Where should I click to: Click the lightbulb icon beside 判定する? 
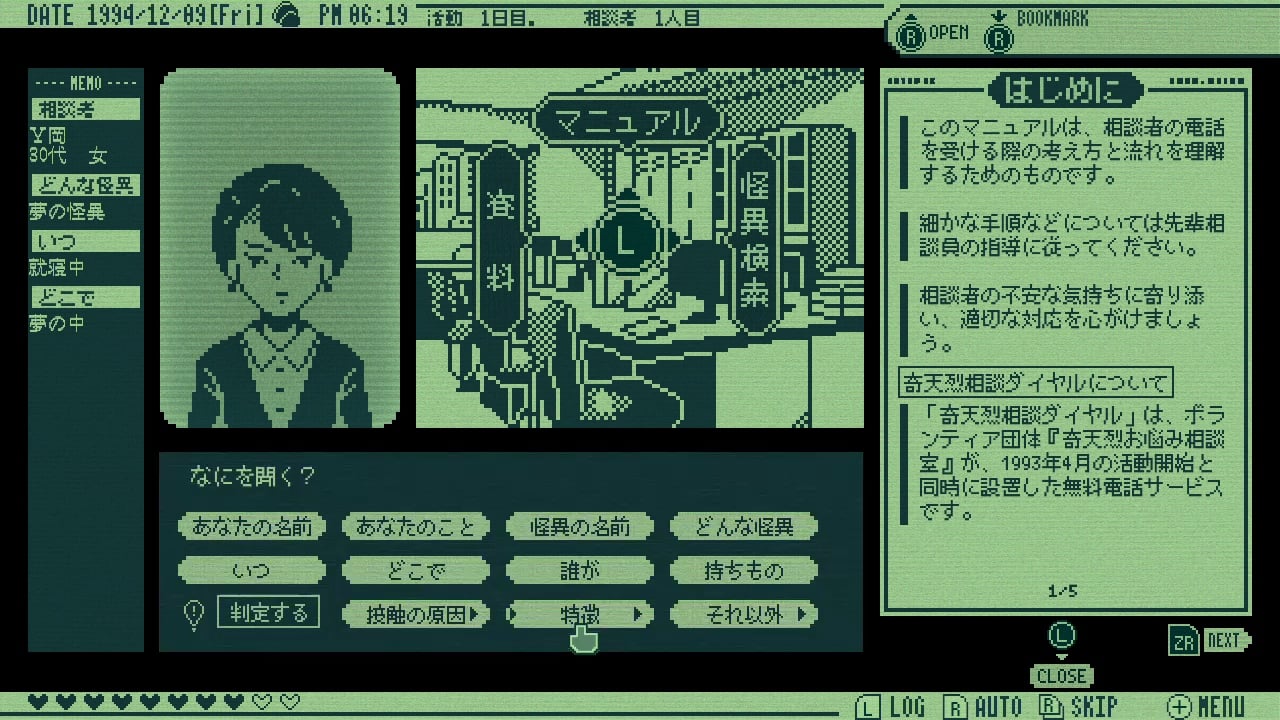click(x=193, y=612)
